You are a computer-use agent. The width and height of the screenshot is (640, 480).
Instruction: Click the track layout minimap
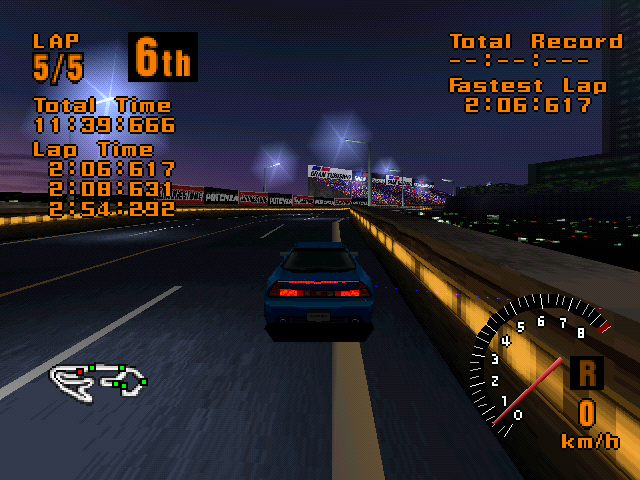[98, 378]
